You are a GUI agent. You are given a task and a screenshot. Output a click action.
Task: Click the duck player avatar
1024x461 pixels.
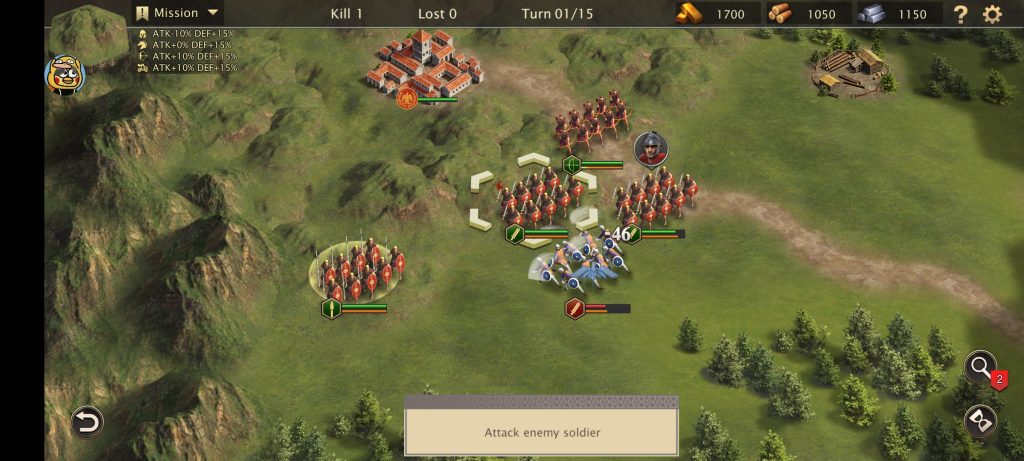coord(65,75)
